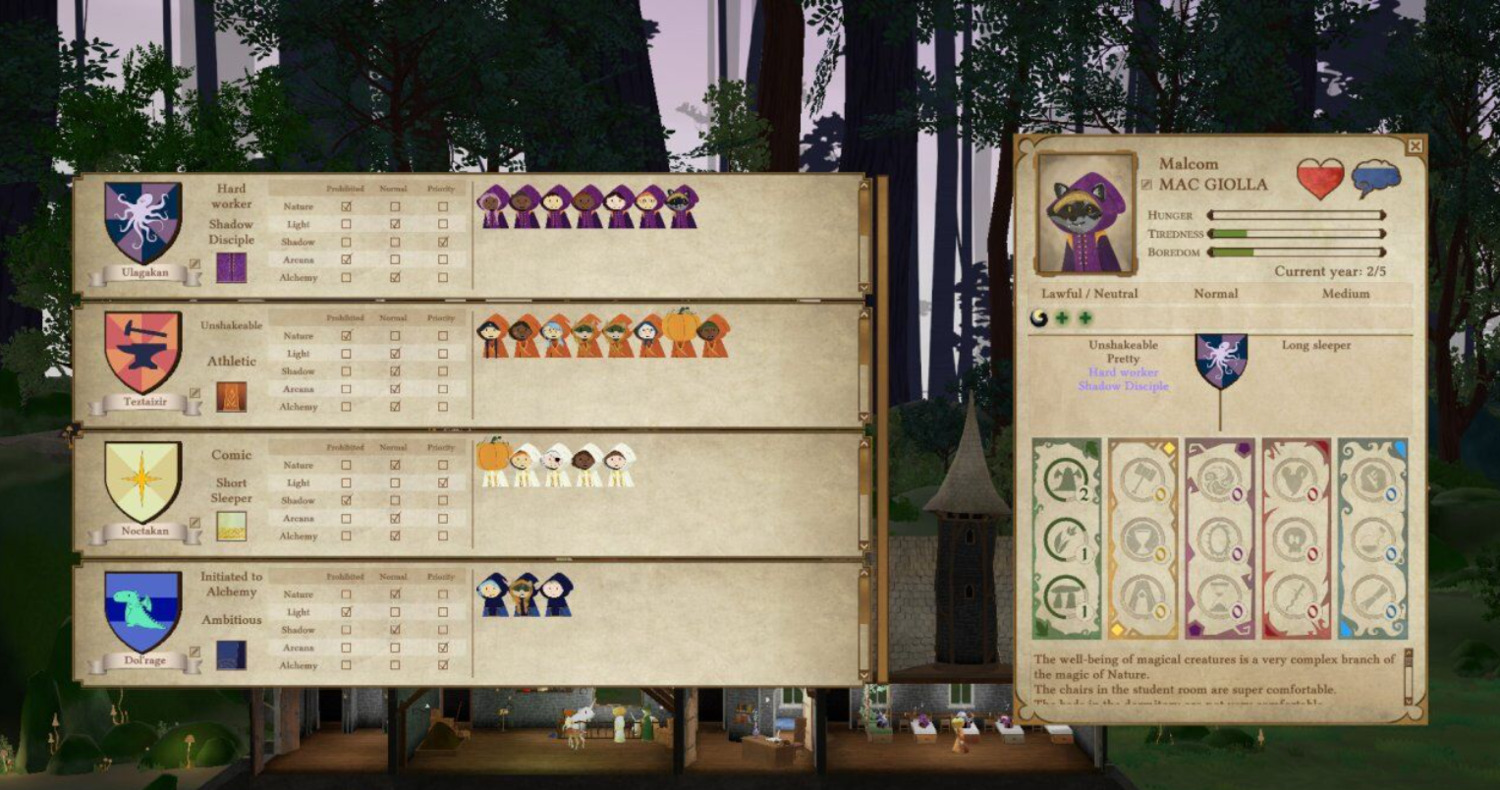
Task: Change Dol'rage's dark blue uniform swatch
Action: tap(231, 655)
